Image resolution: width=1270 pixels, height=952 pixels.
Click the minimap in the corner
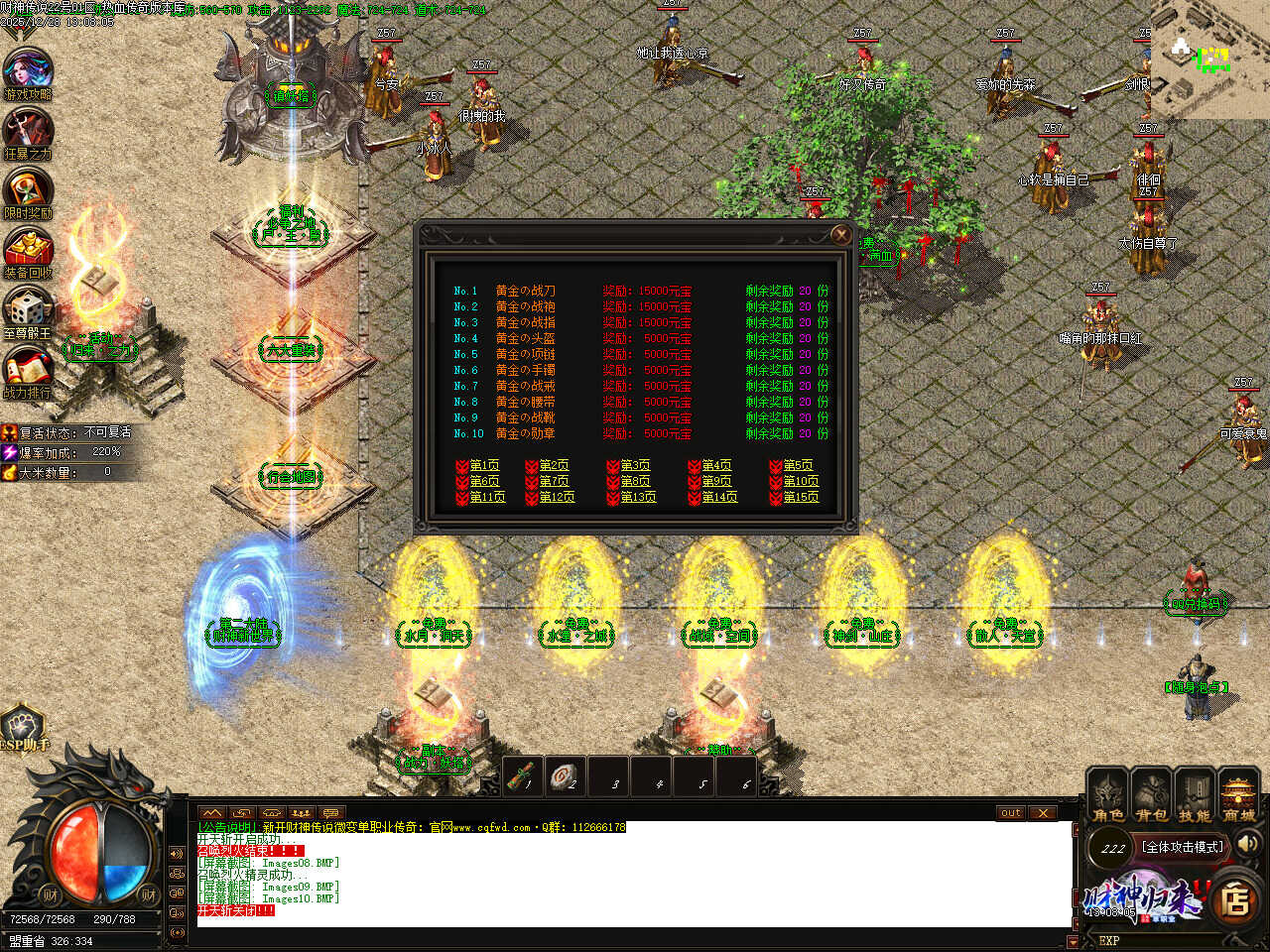click(x=1211, y=59)
